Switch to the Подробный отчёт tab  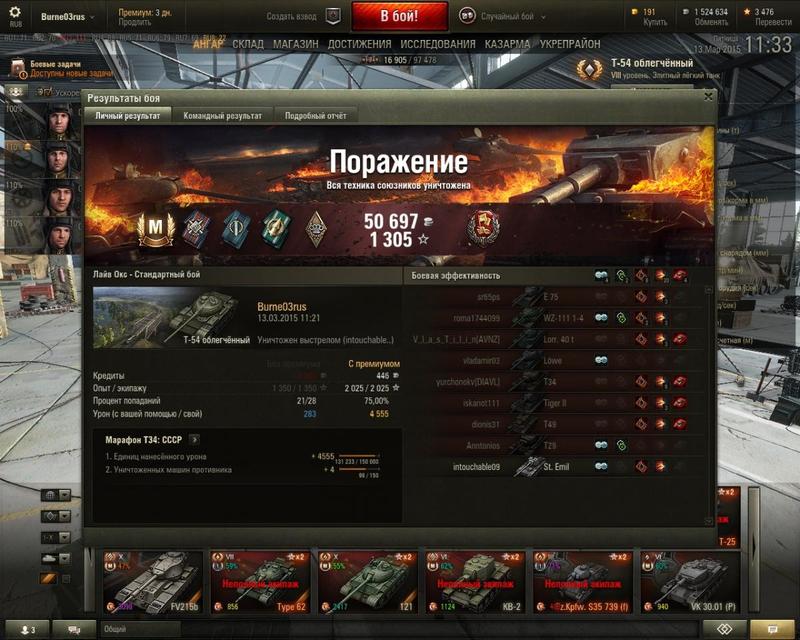[x=315, y=116]
